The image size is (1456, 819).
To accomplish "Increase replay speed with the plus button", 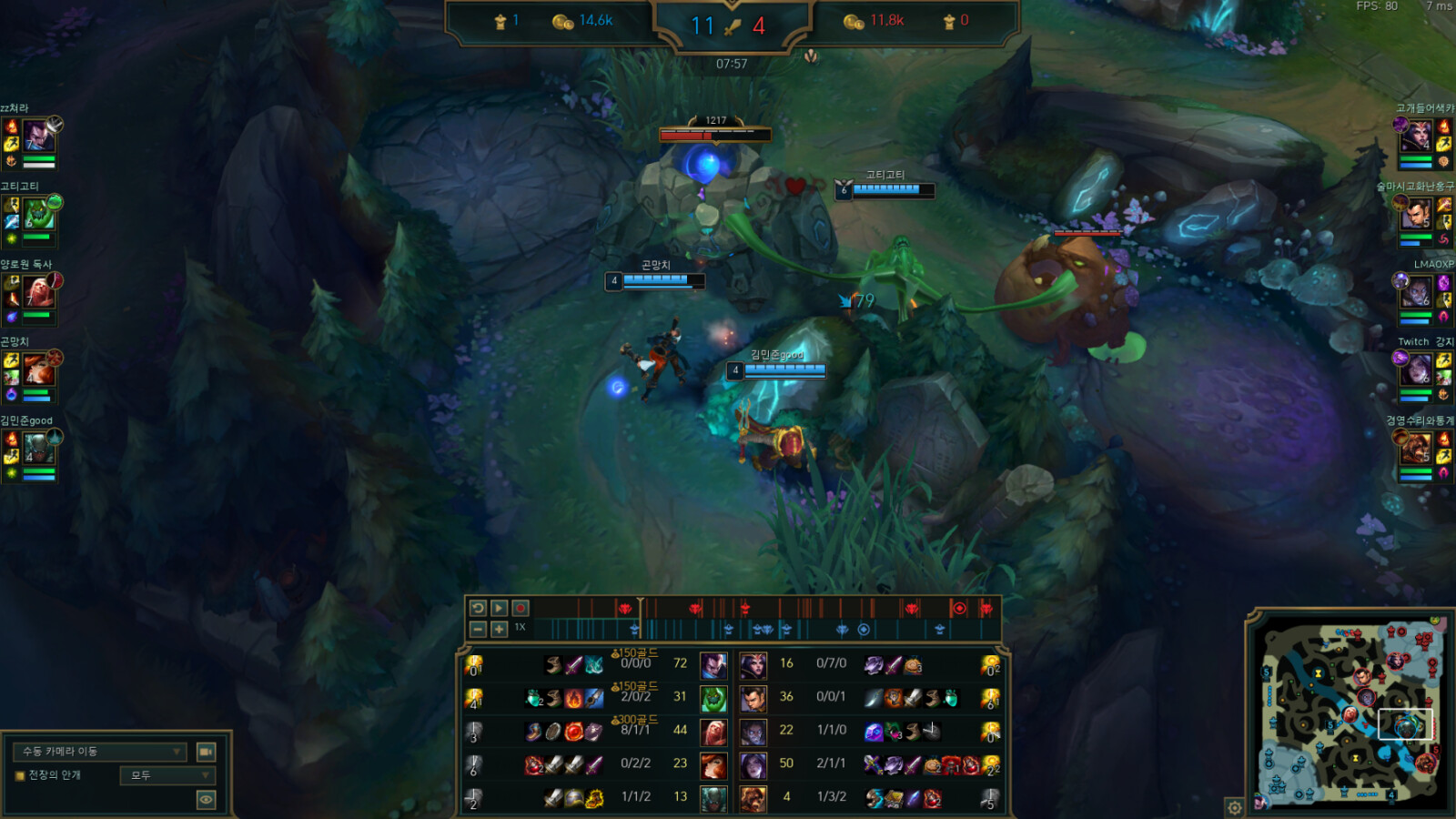I will (499, 629).
